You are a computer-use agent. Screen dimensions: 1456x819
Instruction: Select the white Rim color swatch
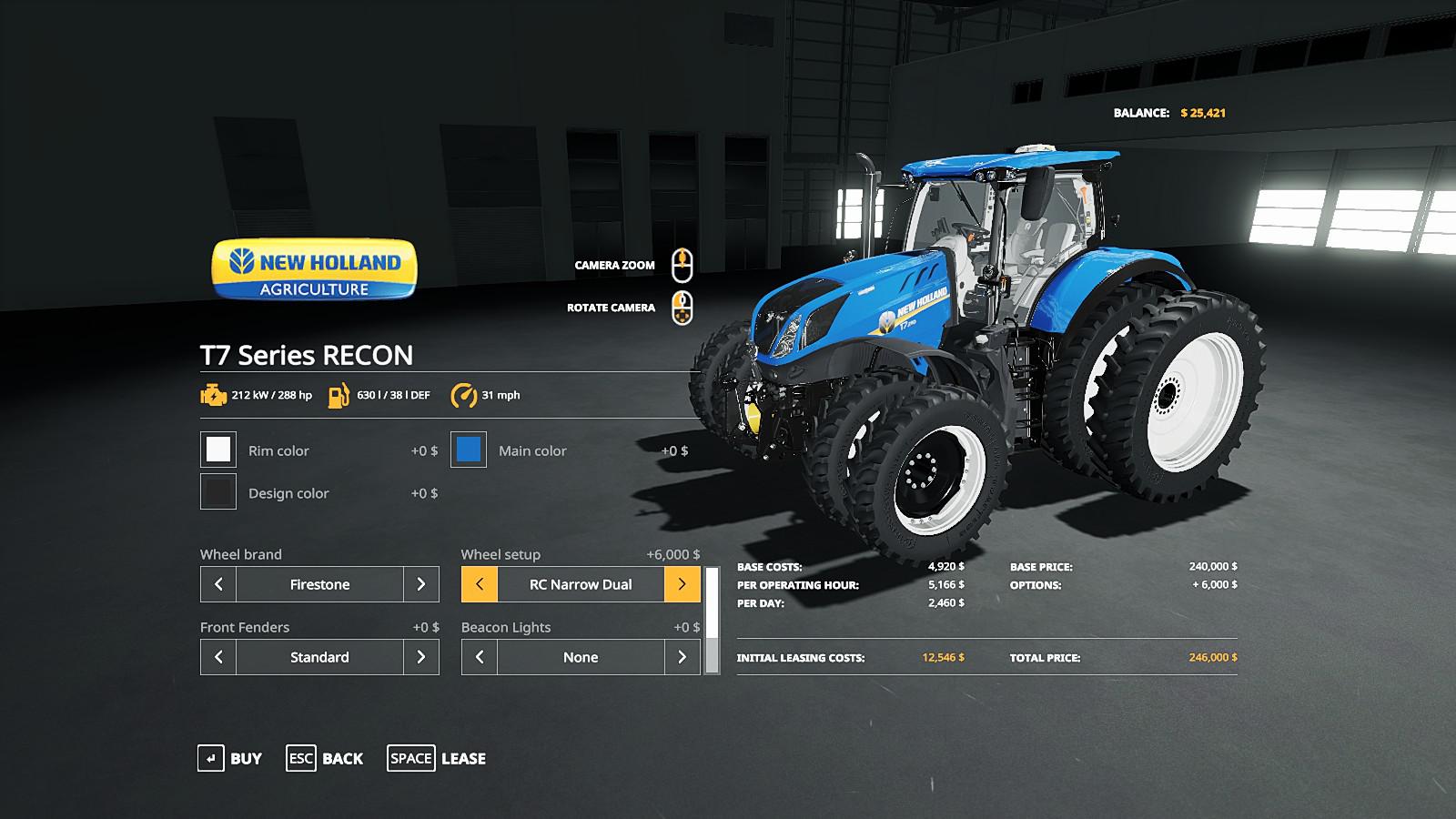click(x=218, y=450)
